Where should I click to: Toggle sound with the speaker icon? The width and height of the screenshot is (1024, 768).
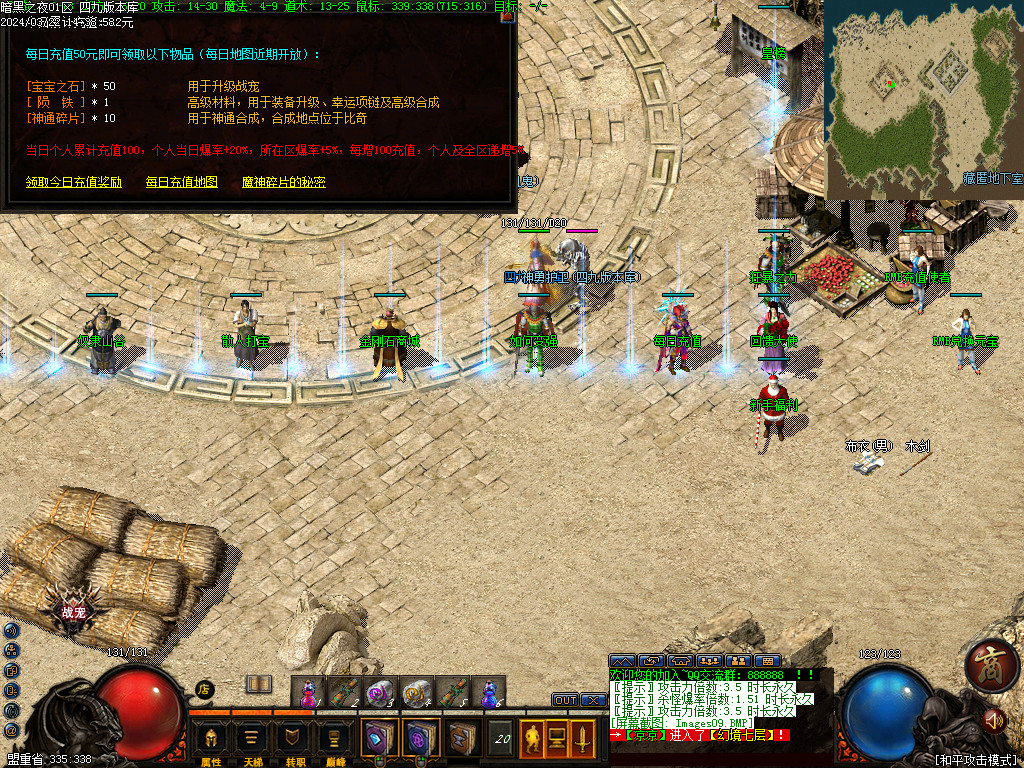(x=993, y=719)
